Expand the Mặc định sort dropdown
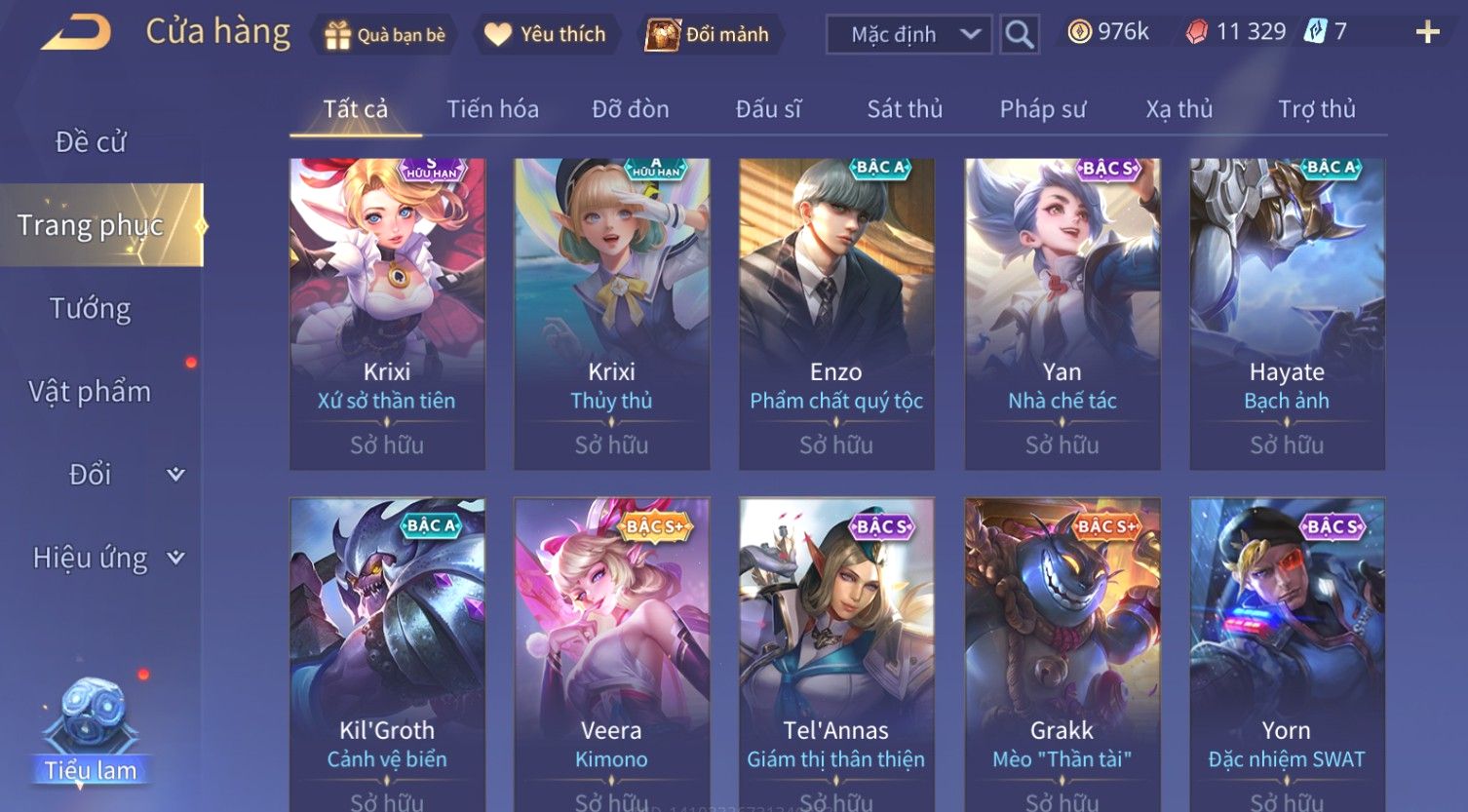The image size is (1468, 812). pyautogui.click(x=908, y=35)
